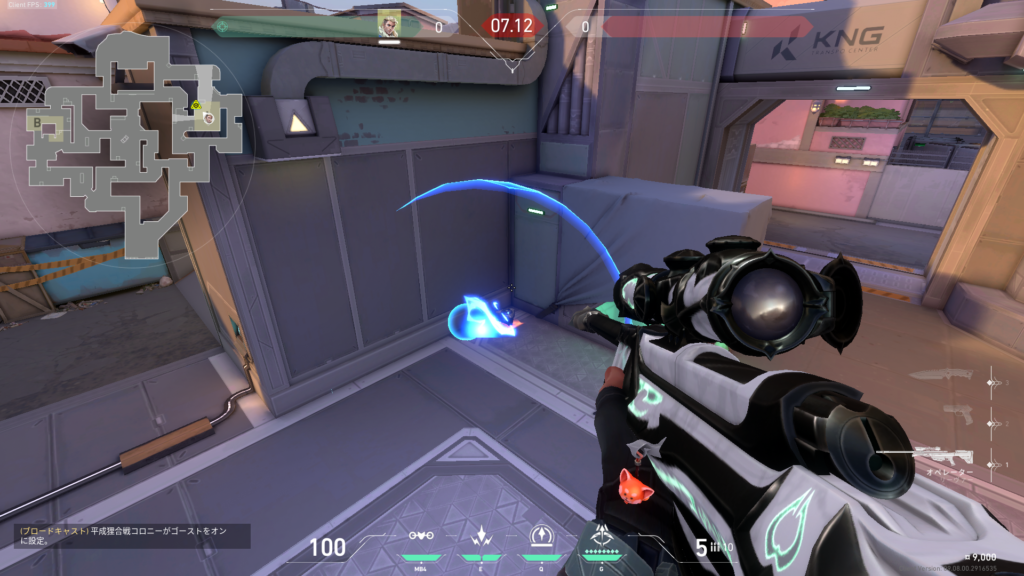Screen dimensions: 1024x576
Task: Click the blonde agent portrait in the top bar
Action: point(389,24)
